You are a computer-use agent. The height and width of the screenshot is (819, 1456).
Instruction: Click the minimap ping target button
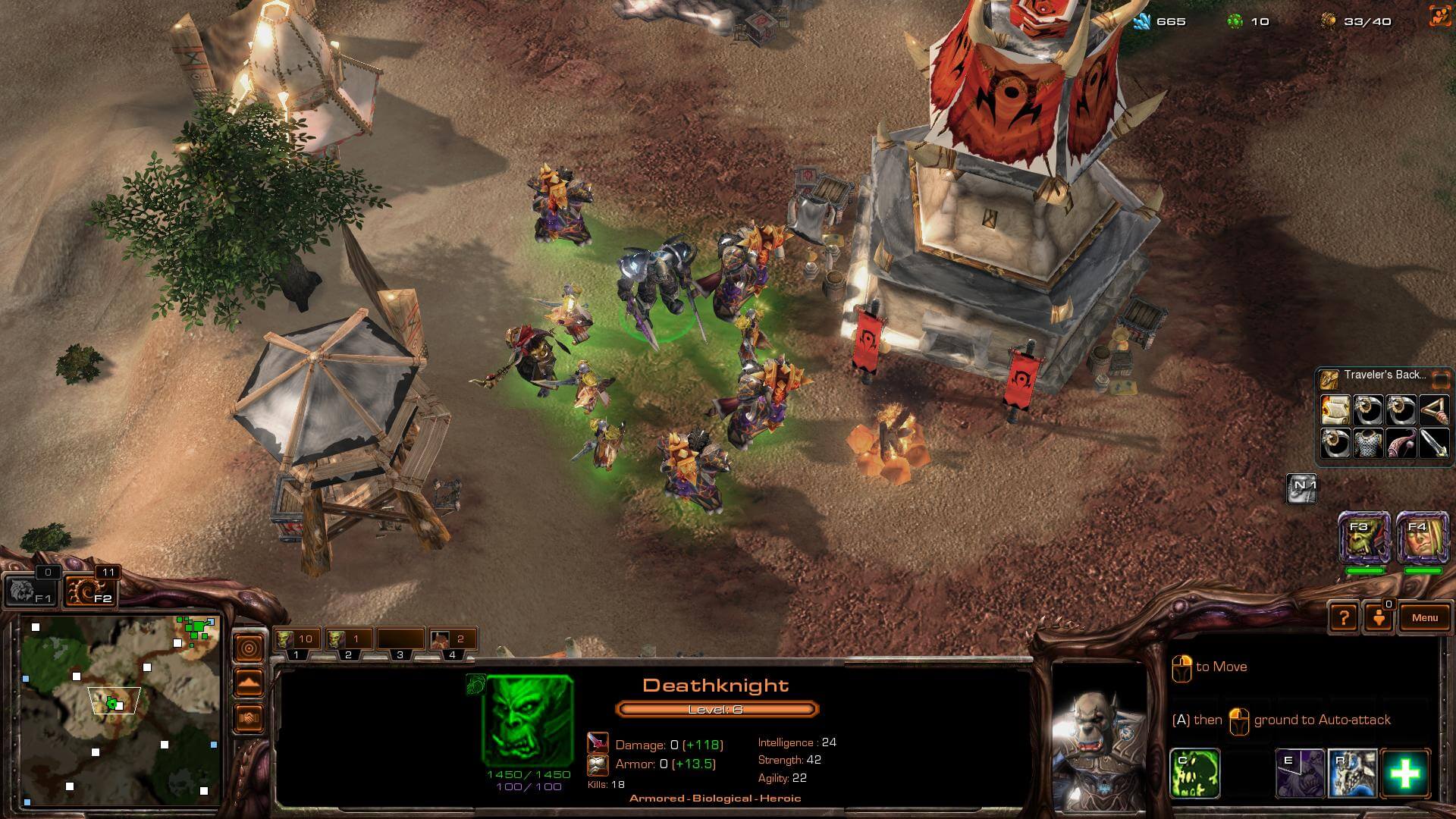(x=249, y=647)
